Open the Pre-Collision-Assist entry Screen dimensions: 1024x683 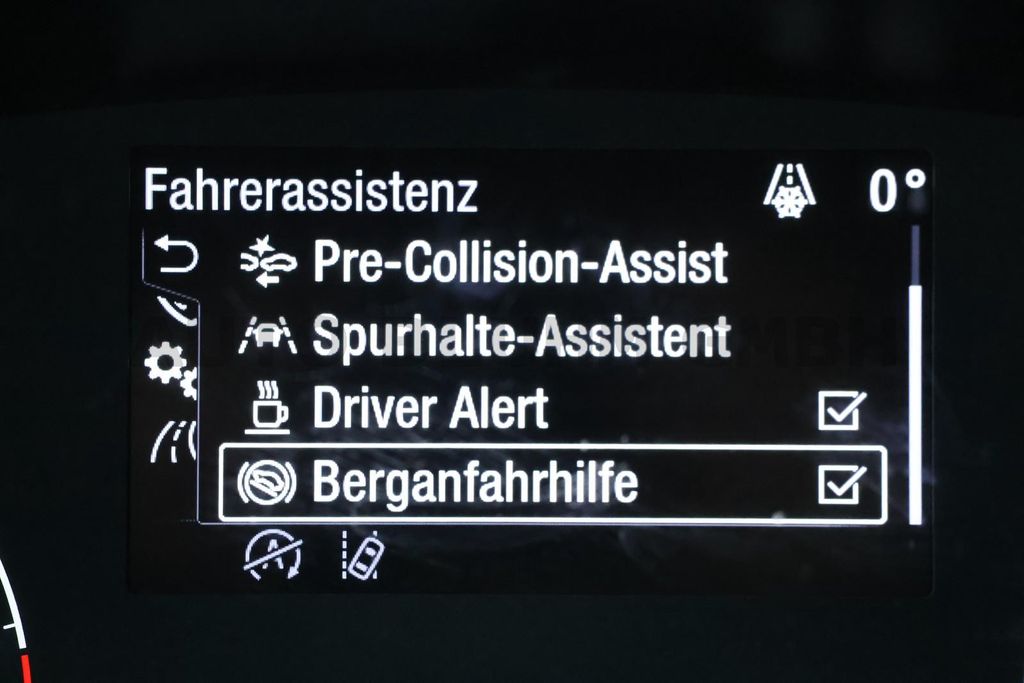tap(520, 263)
